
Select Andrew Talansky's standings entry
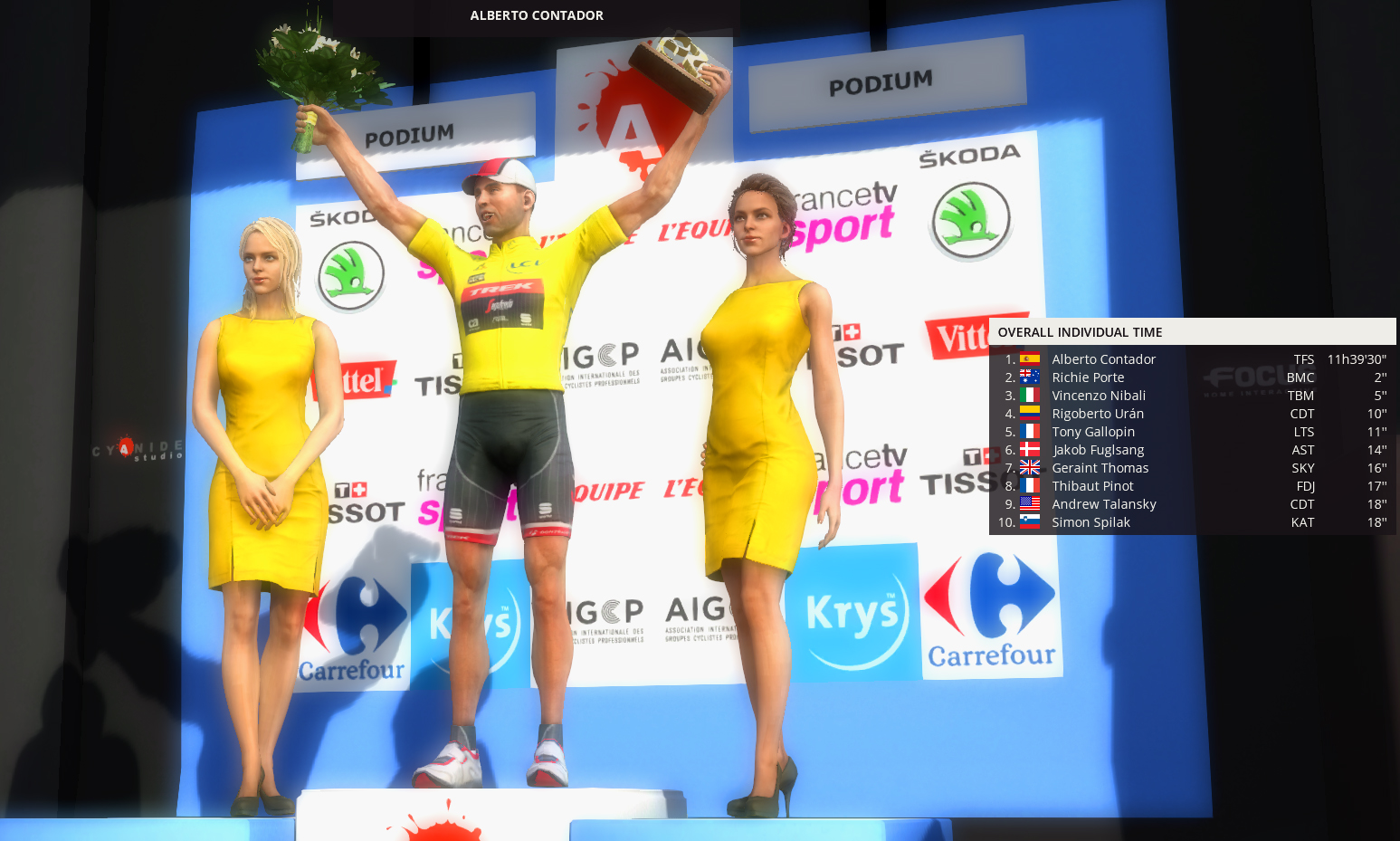pos(1104,504)
